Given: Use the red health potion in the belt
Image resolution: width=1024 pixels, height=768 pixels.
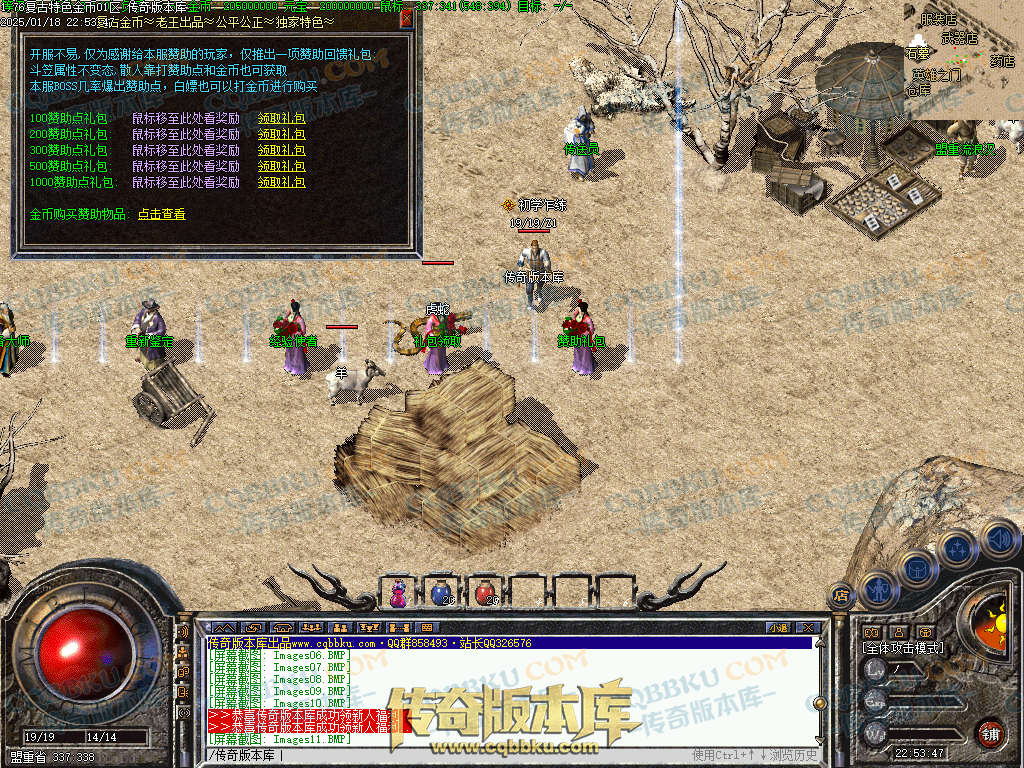Looking at the screenshot, I should coord(485,593).
